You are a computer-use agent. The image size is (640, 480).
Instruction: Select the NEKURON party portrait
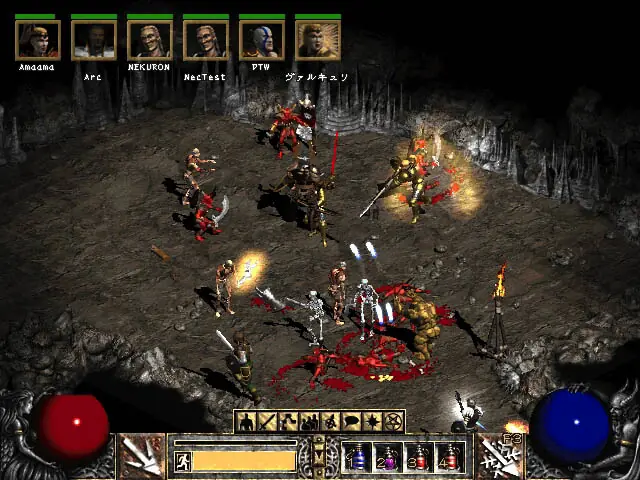[149, 40]
